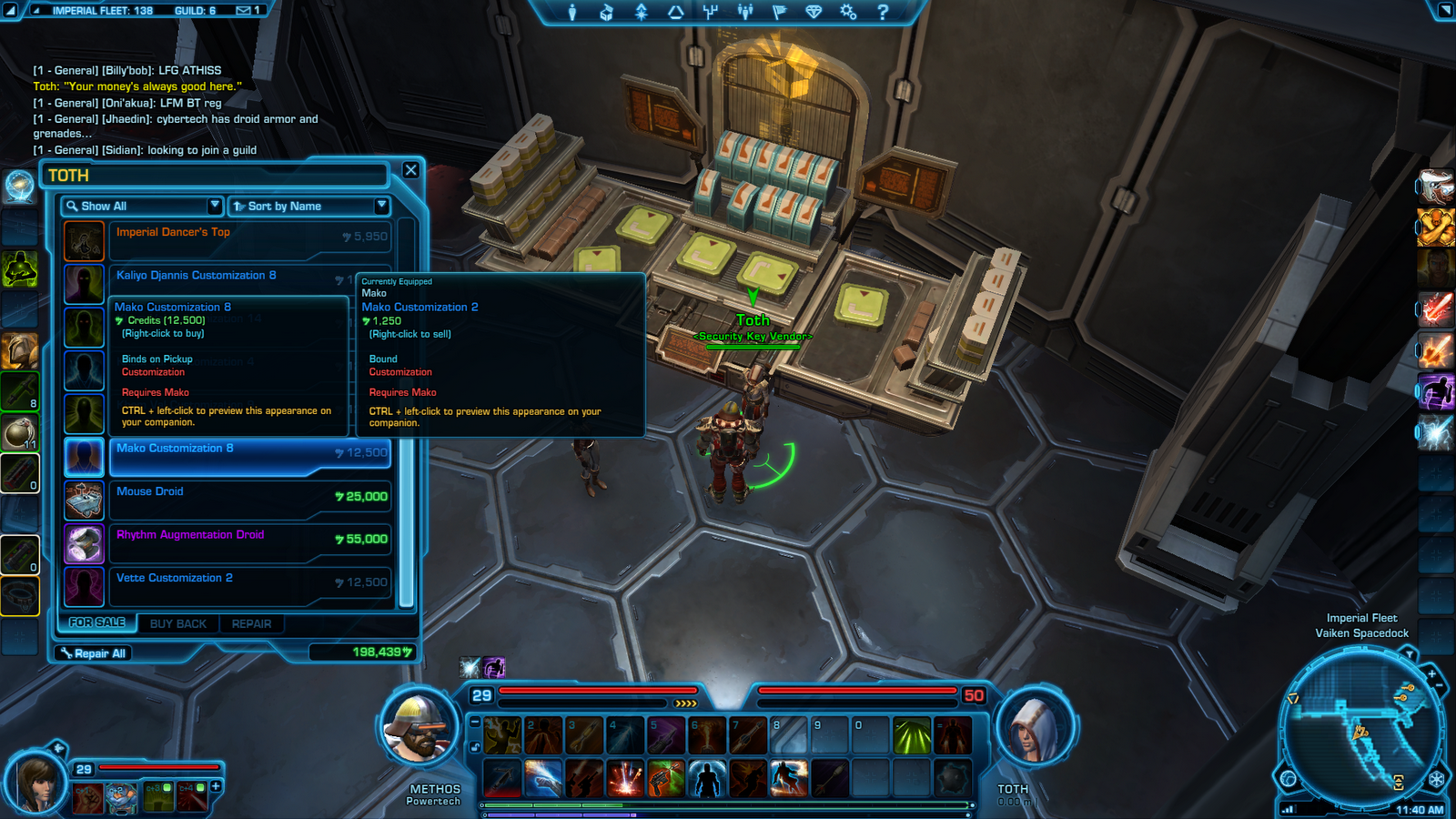Select Vette Customization 2 item

248,585
